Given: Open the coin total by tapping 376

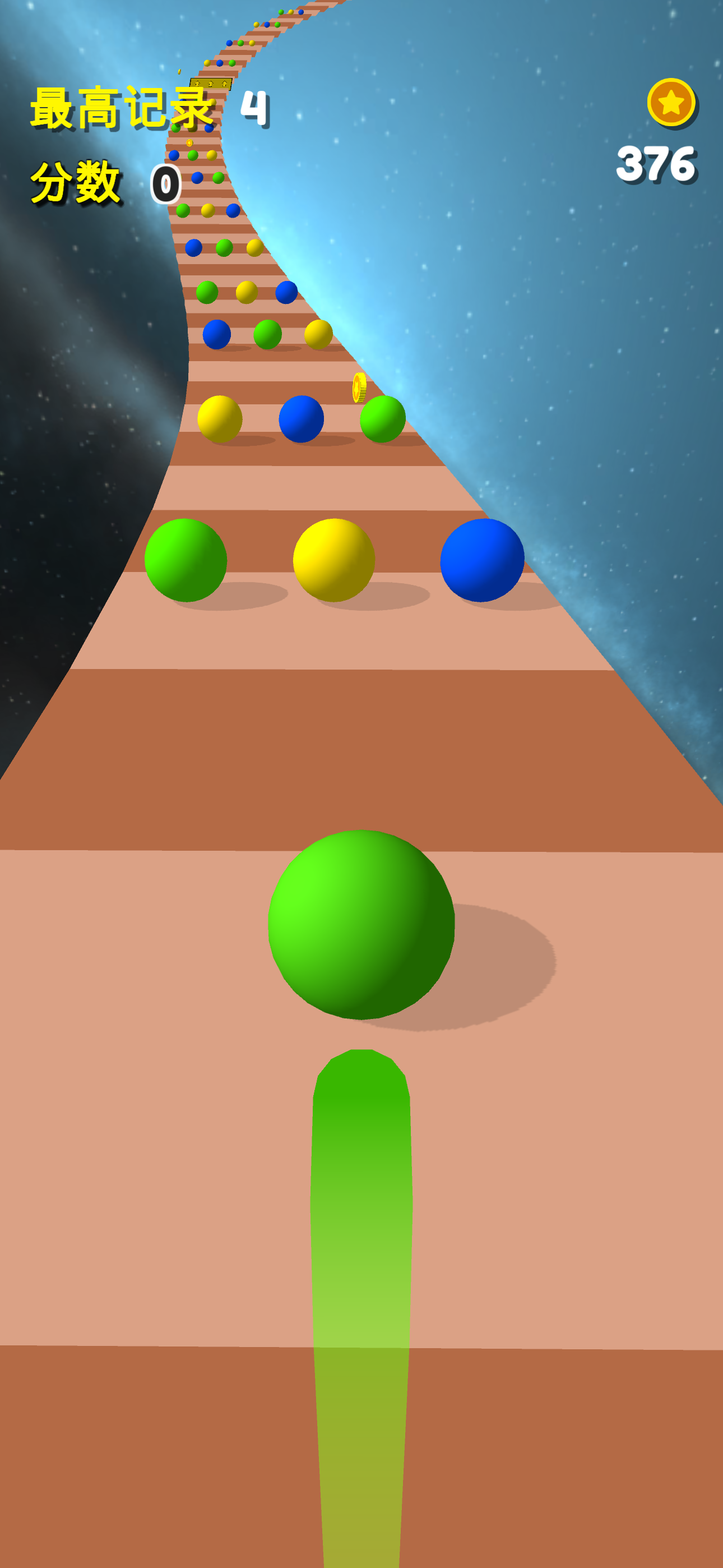Looking at the screenshot, I should (x=659, y=163).
